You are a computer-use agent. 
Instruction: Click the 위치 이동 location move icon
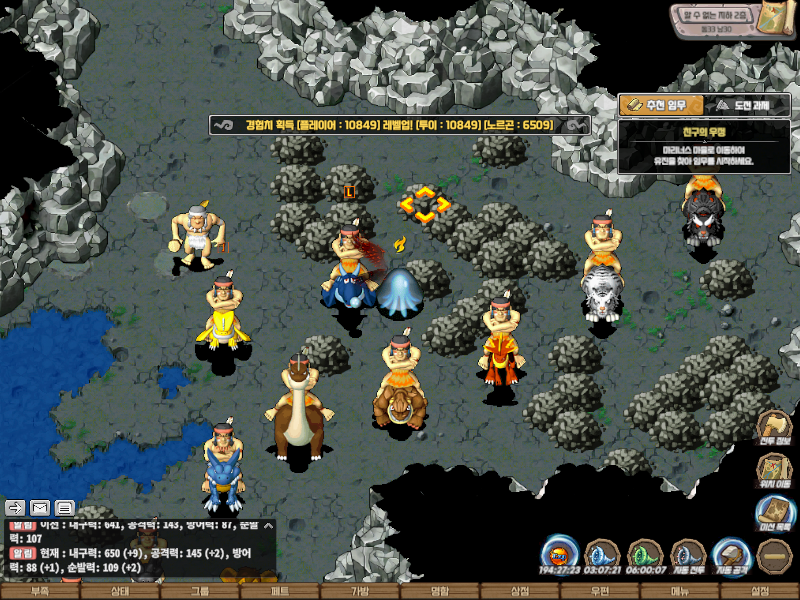coord(774,470)
